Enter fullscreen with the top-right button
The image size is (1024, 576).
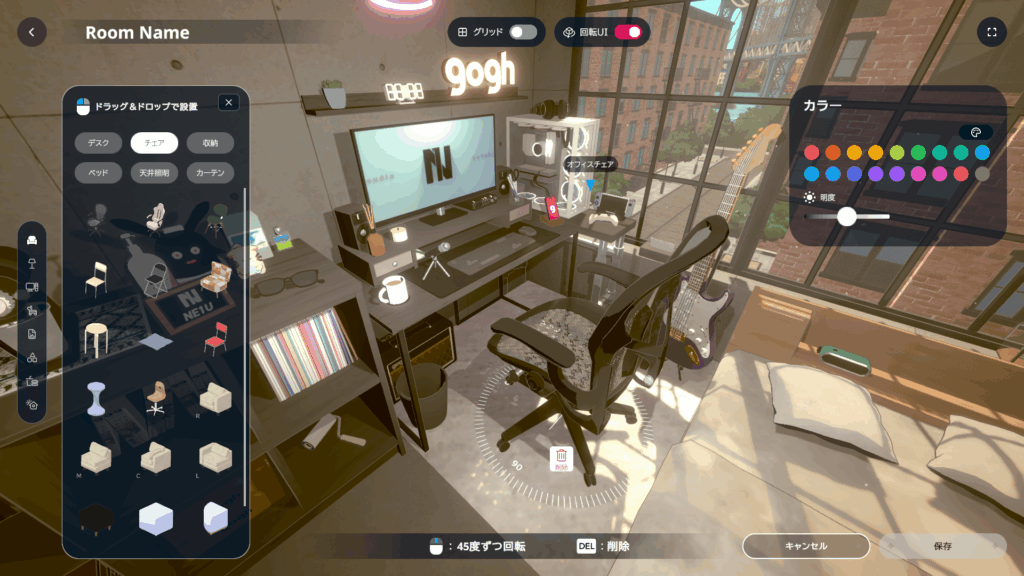click(x=992, y=32)
